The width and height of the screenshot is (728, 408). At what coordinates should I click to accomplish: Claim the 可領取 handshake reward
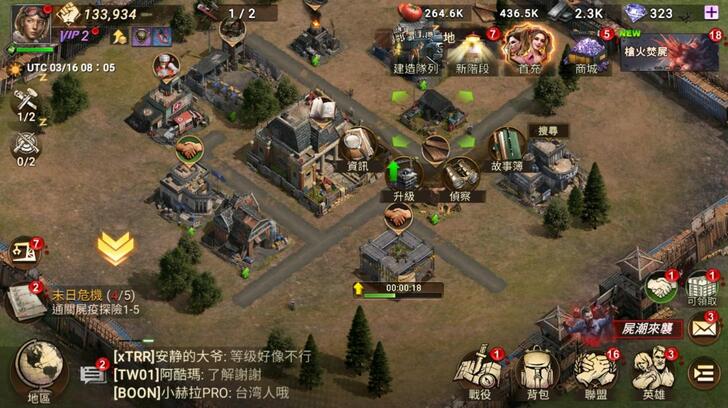[x=660, y=290]
